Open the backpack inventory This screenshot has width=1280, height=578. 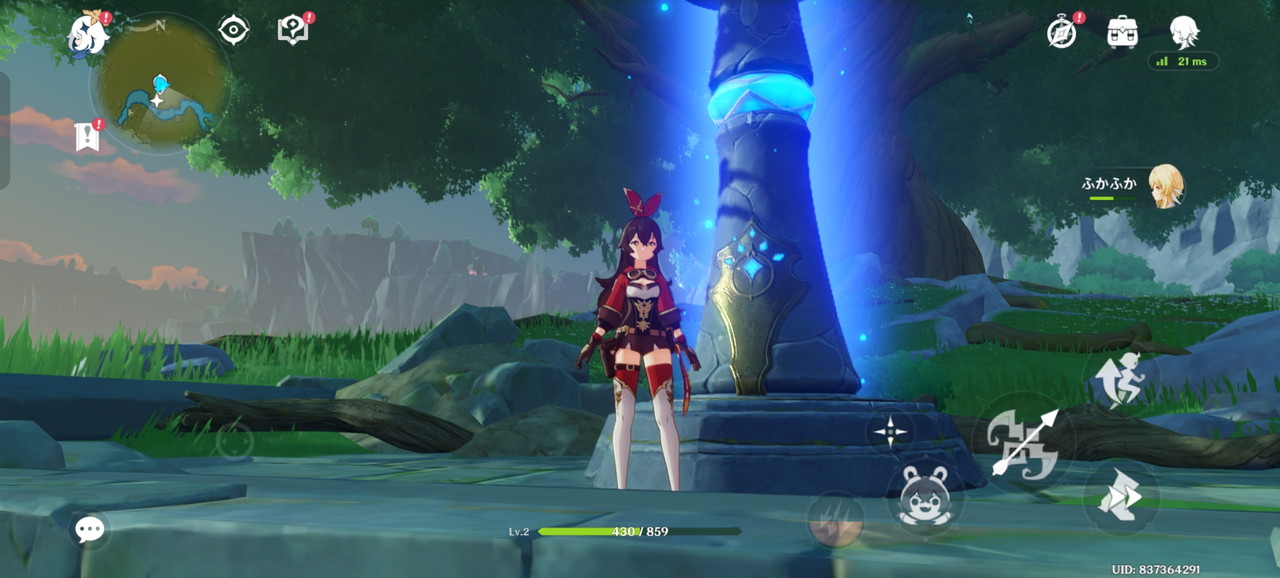tap(1123, 31)
